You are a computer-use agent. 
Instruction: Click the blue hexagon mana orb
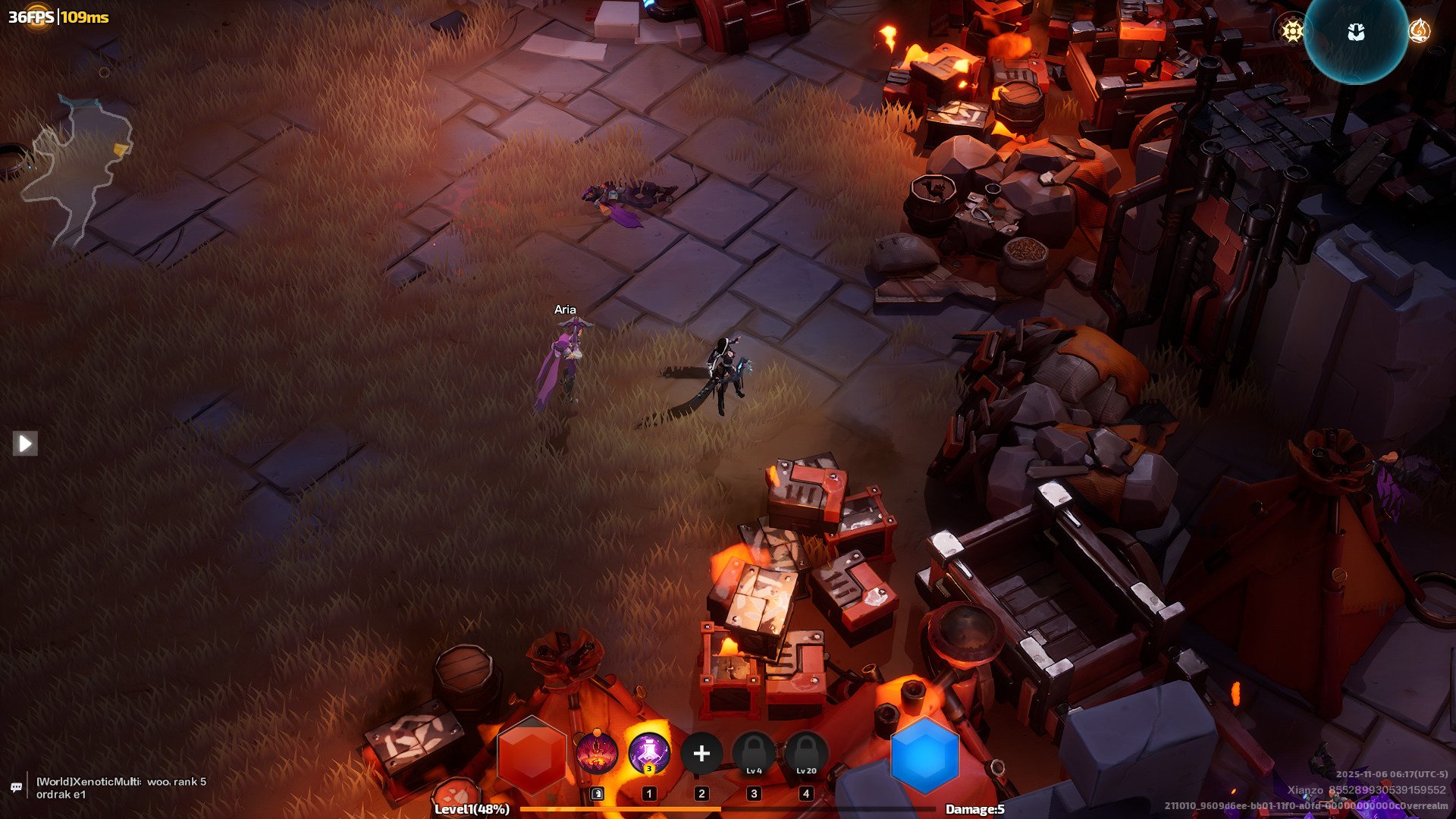(924, 755)
